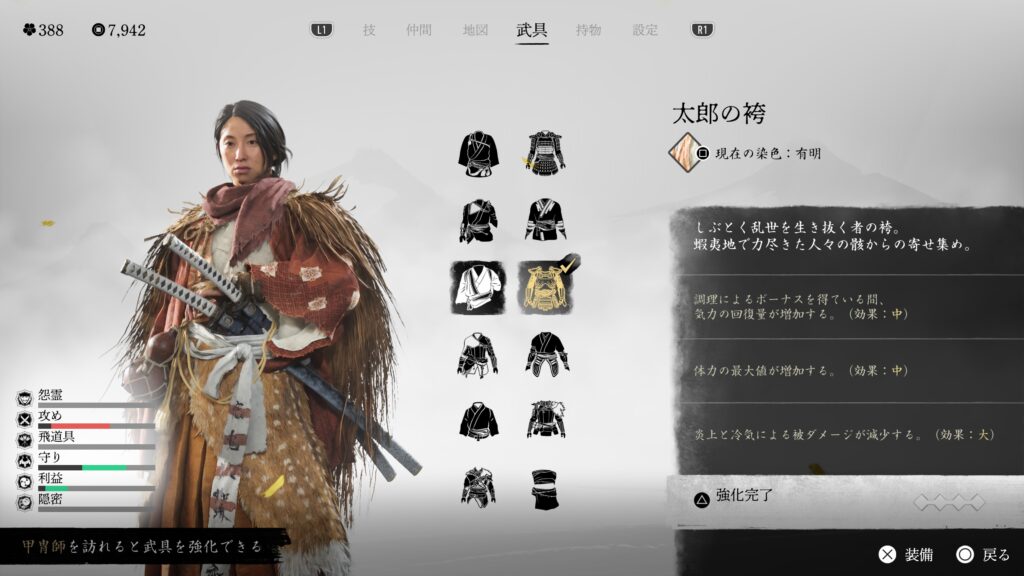The image size is (1024, 576).
Task: Choose the fur-shouldered armor icon
Action: tap(546, 420)
